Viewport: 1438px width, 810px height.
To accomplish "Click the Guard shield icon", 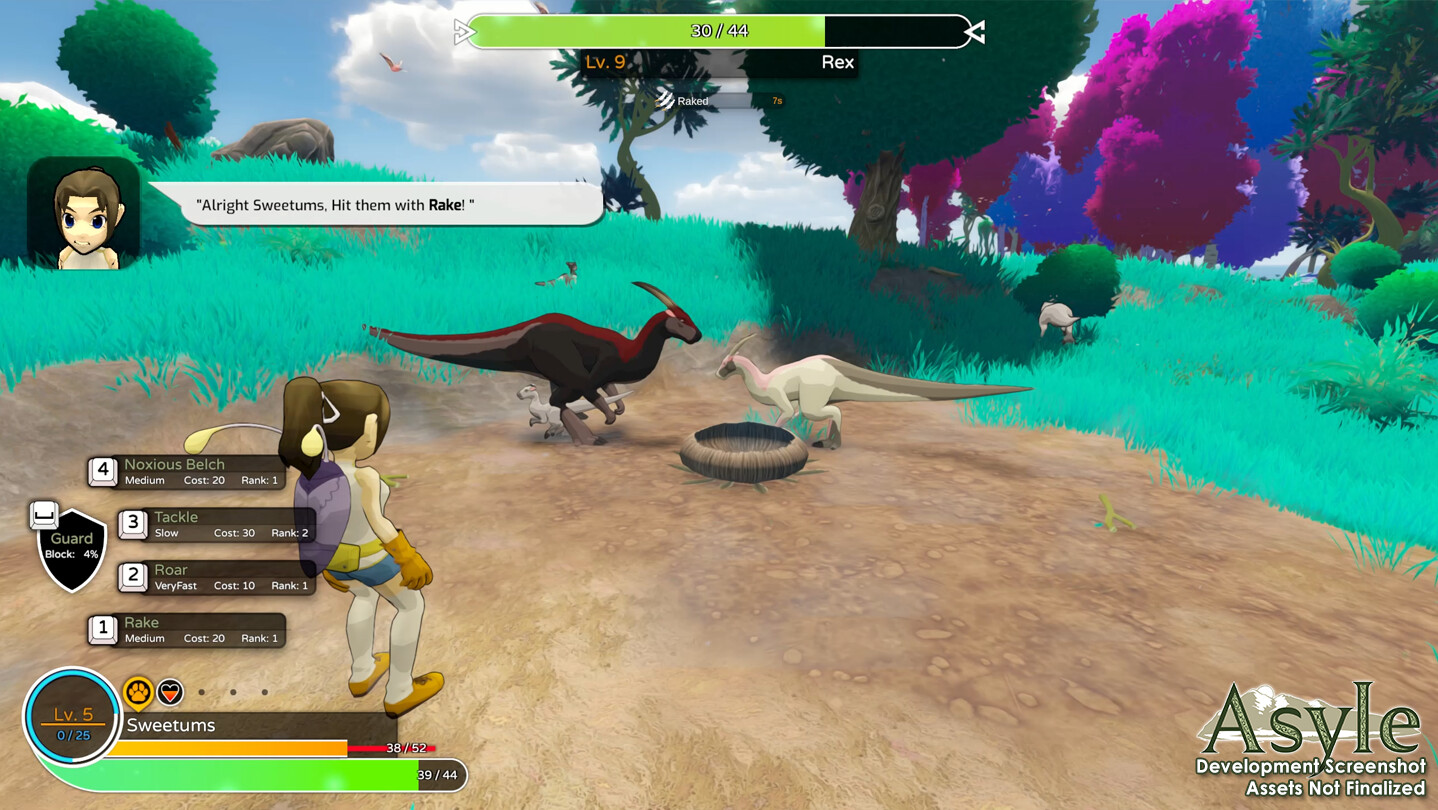I will [70, 545].
